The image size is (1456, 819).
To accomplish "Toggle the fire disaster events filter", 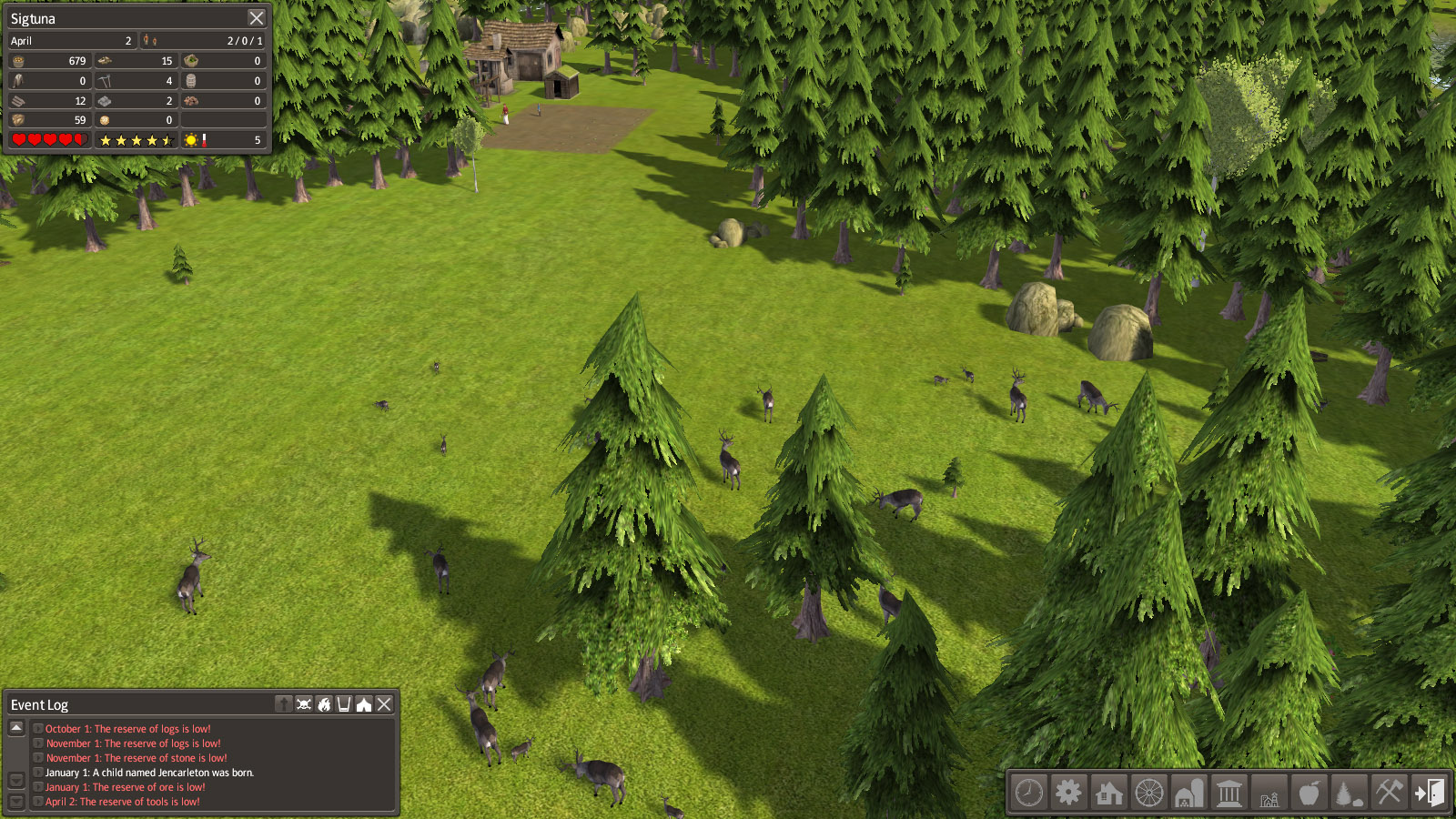I will coord(324,704).
